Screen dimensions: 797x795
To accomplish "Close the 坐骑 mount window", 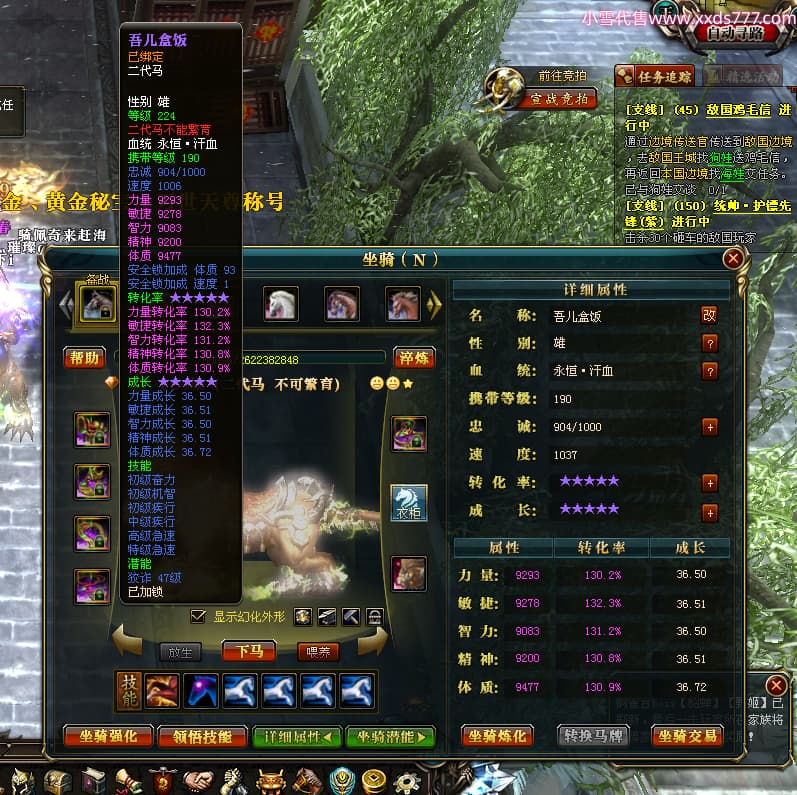I will tap(734, 259).
